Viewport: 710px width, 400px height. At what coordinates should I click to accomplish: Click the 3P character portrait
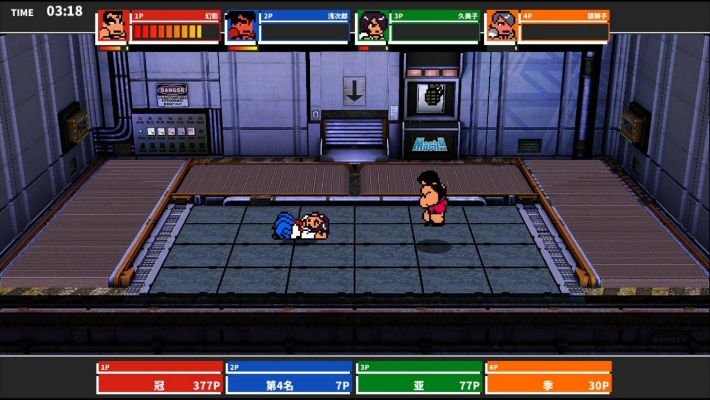pos(370,27)
